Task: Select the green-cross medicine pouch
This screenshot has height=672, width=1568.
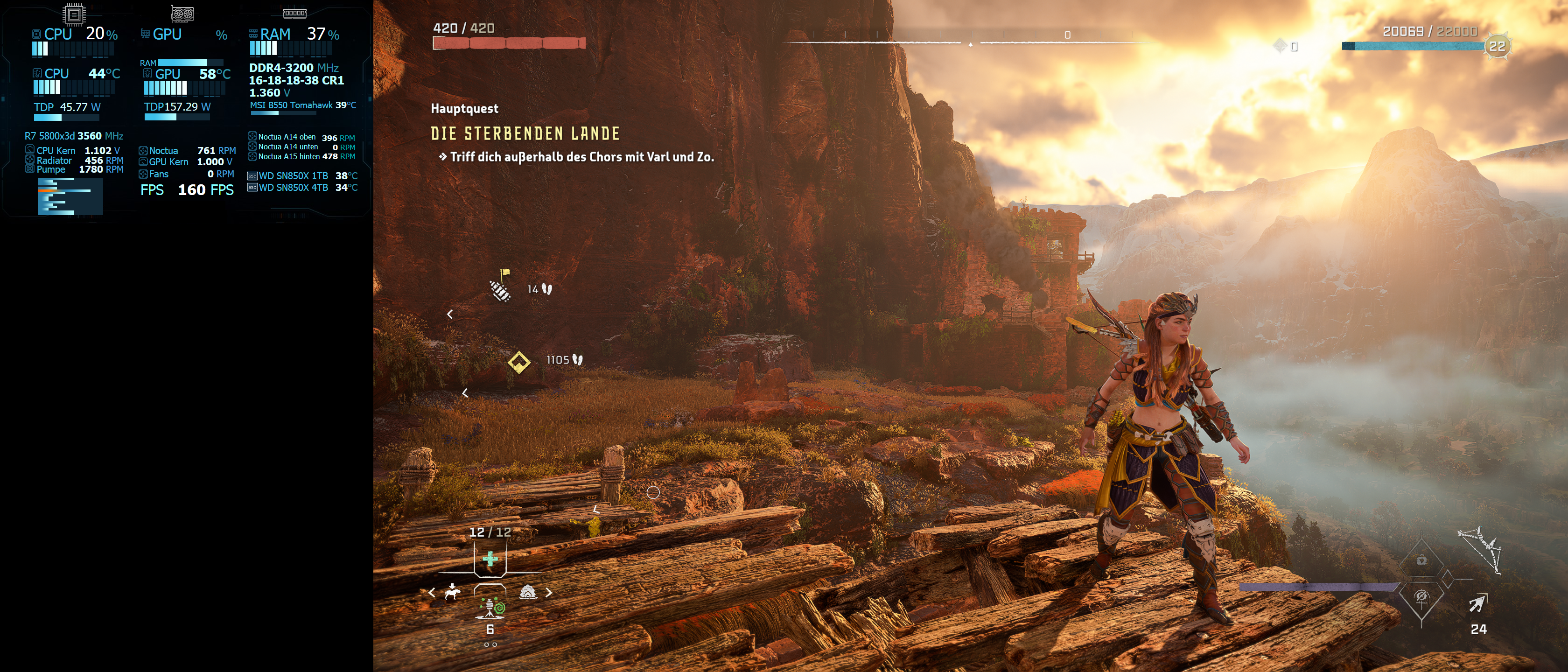Action: click(x=490, y=558)
